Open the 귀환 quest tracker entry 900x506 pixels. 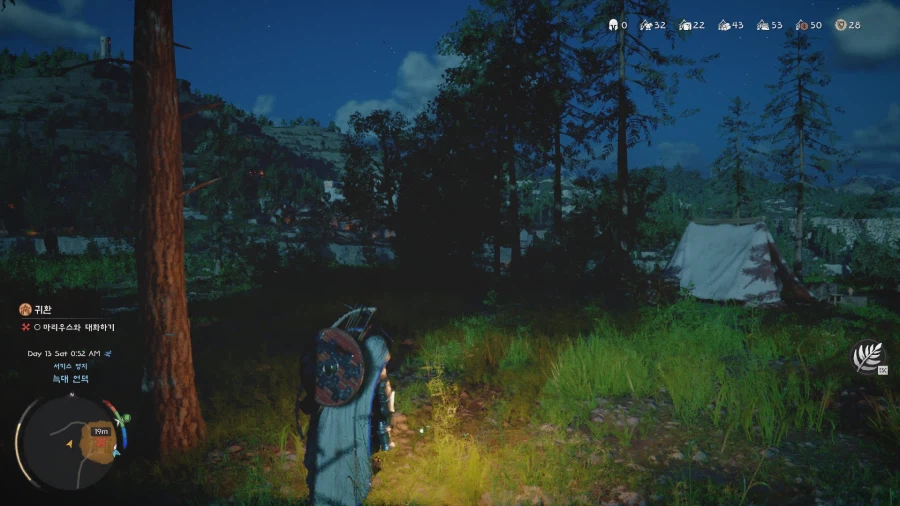click(x=41, y=310)
